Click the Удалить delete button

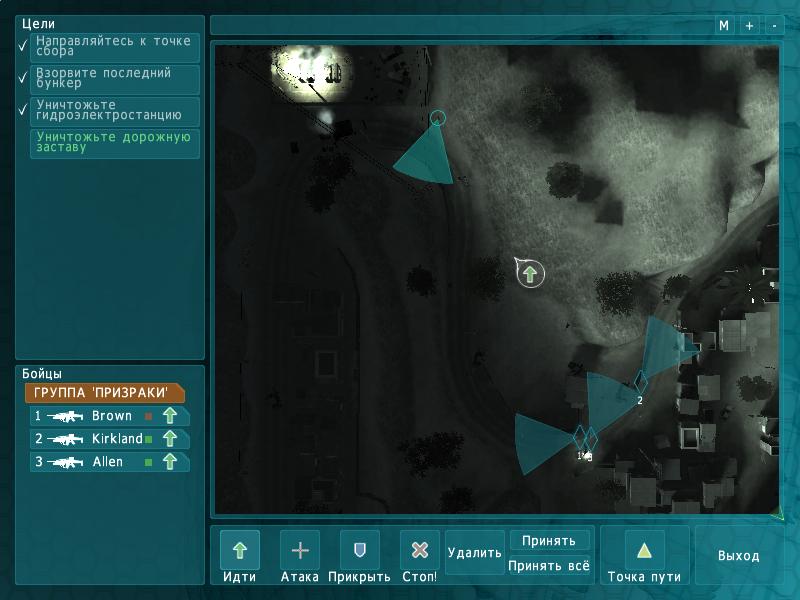[475, 552]
